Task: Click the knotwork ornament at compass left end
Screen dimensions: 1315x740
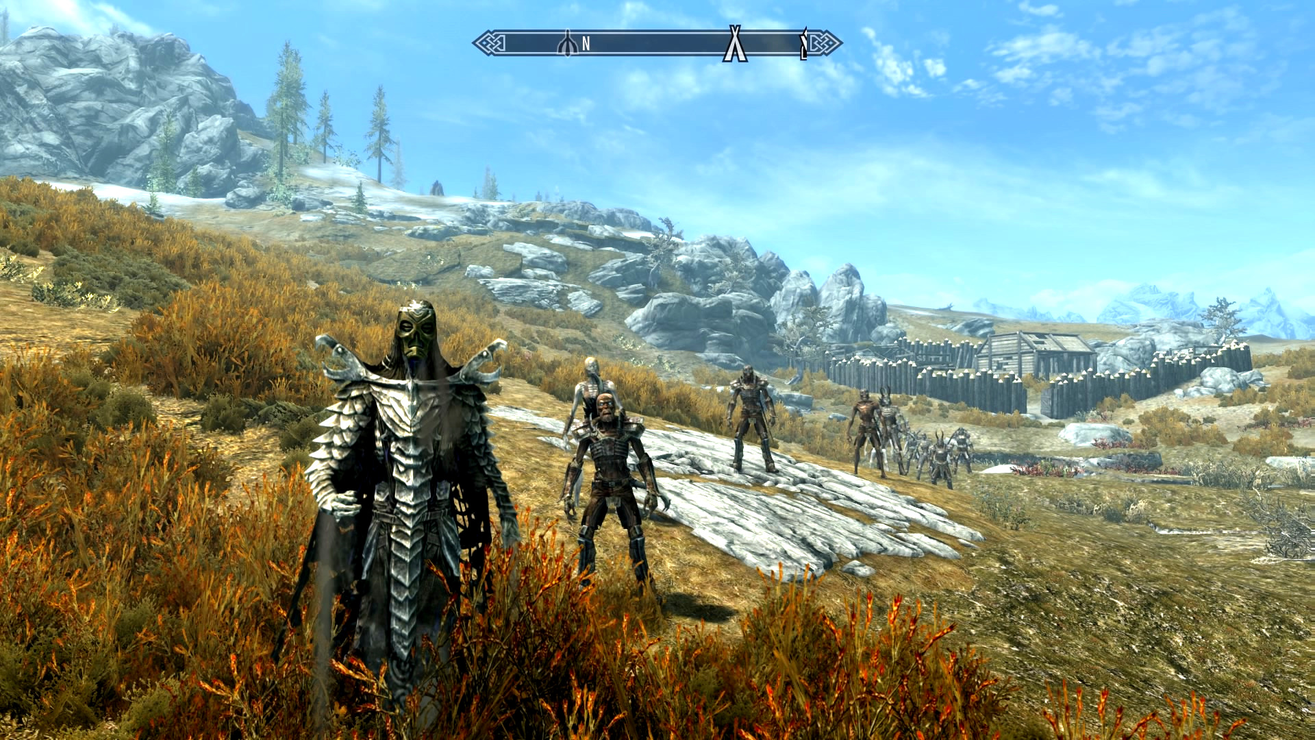Action: coord(490,43)
